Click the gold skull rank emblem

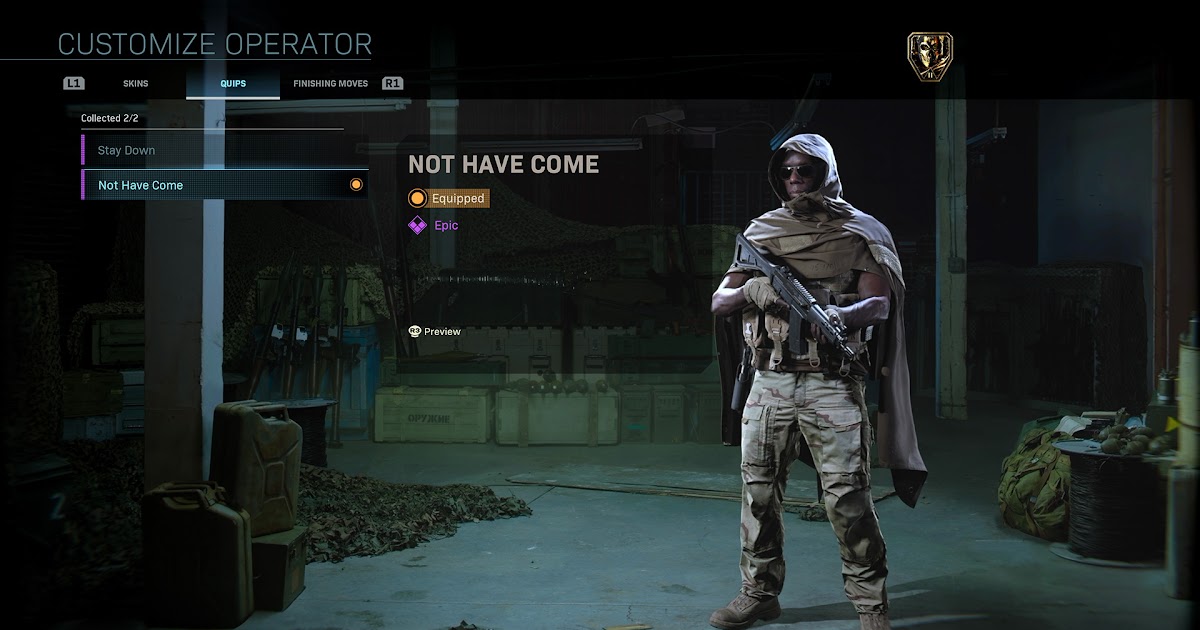929,56
